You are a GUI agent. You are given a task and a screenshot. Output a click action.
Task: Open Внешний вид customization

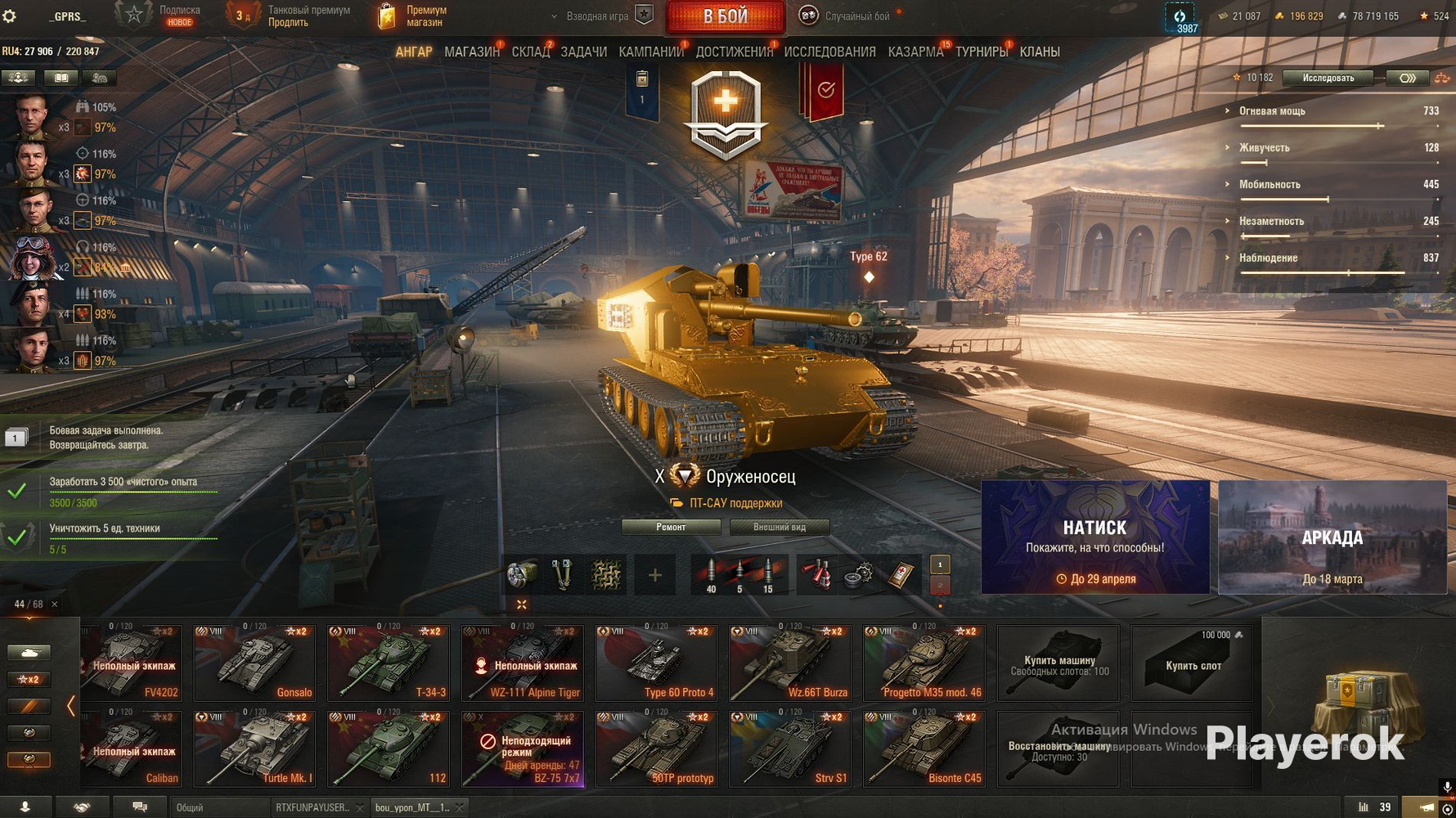coord(779,527)
